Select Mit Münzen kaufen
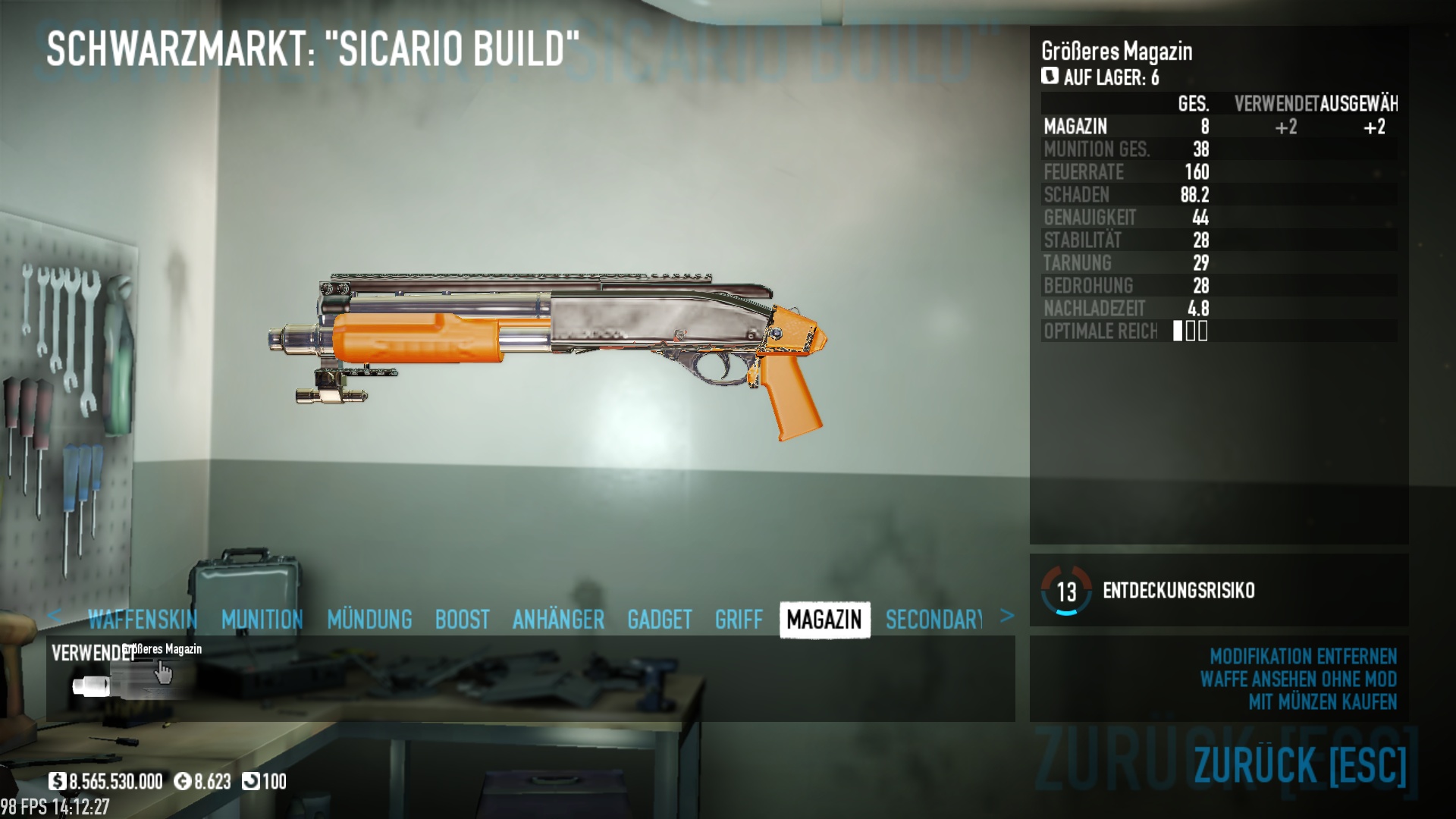 [x=1323, y=702]
